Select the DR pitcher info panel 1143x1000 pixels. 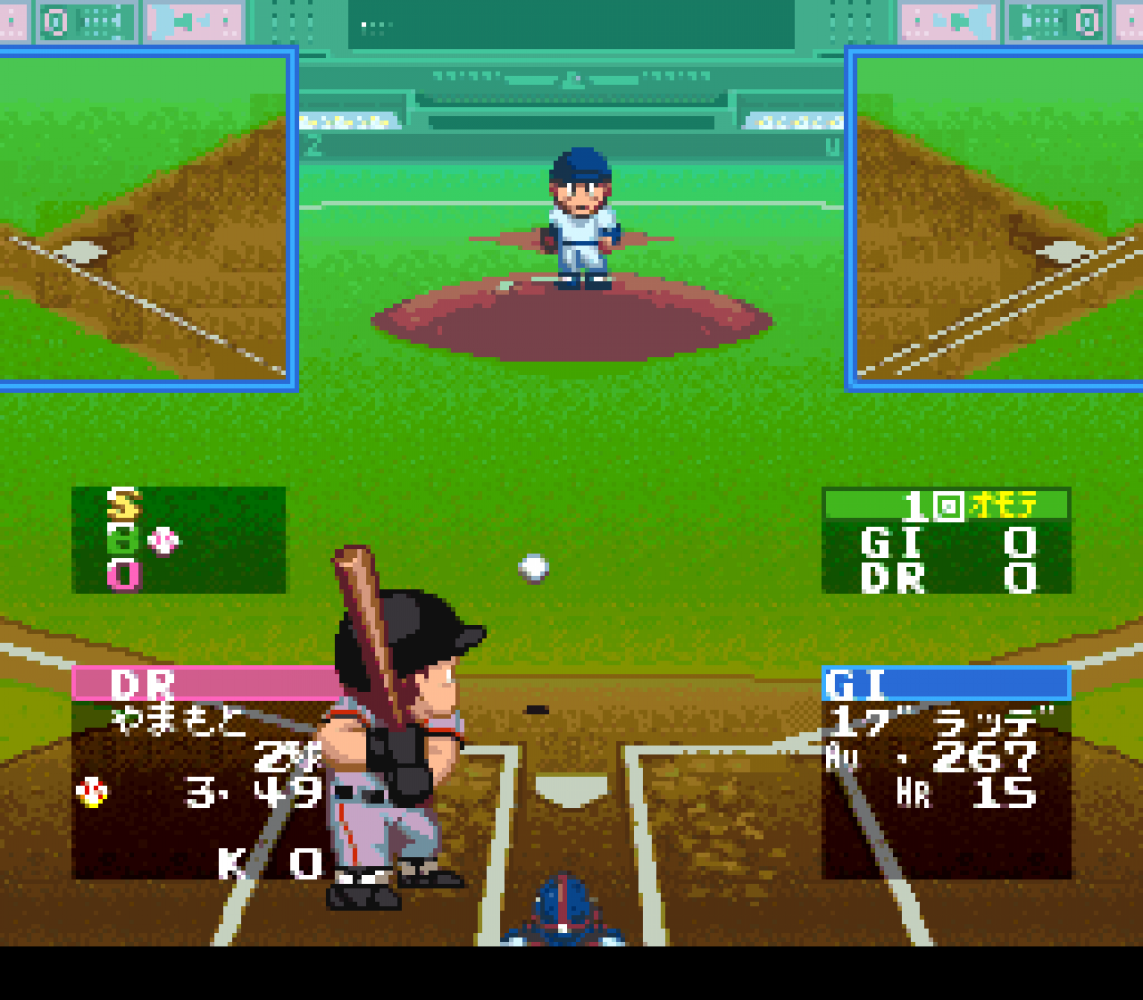200,772
